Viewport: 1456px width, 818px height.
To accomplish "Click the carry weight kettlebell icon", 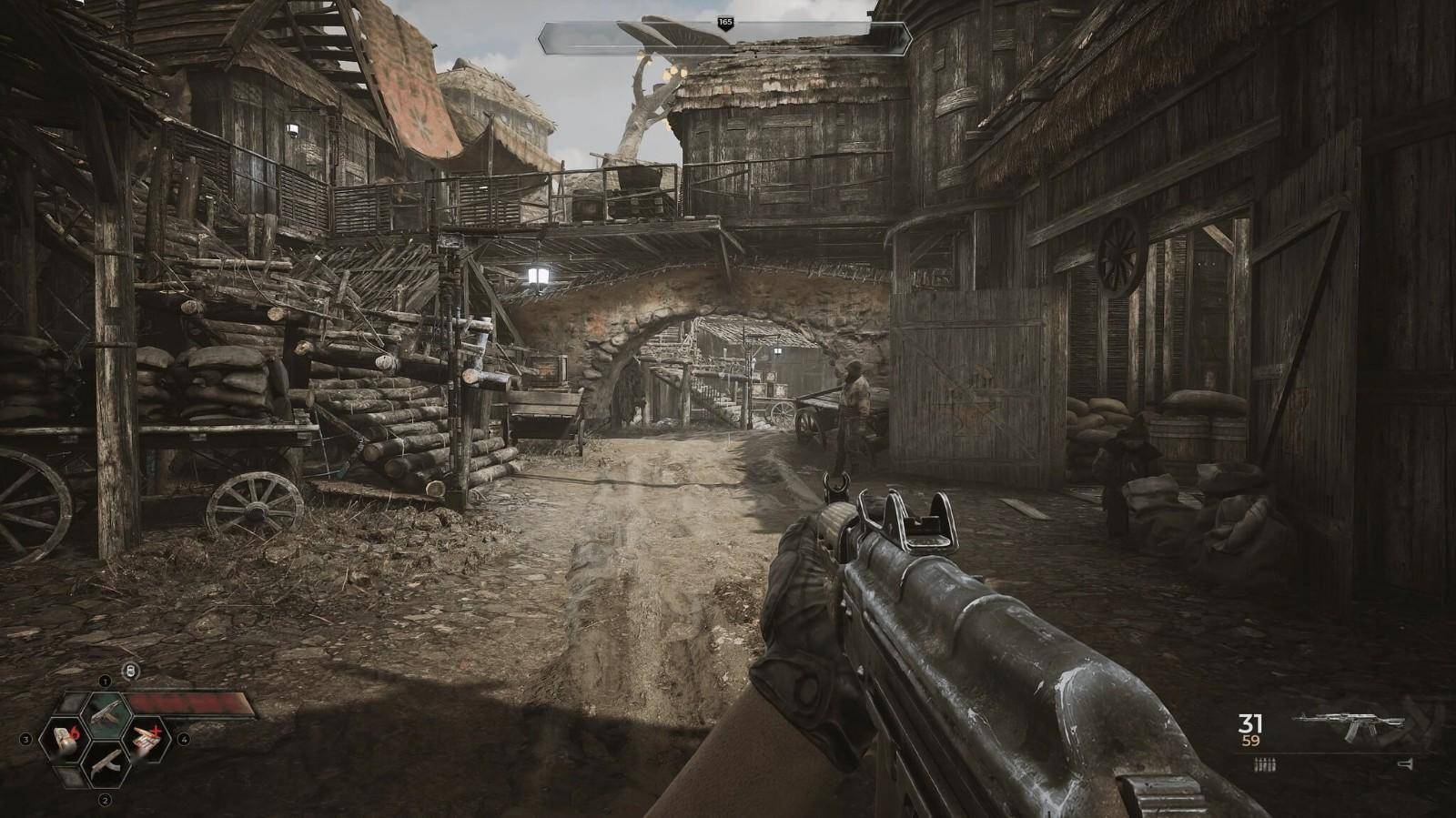I will [131, 671].
